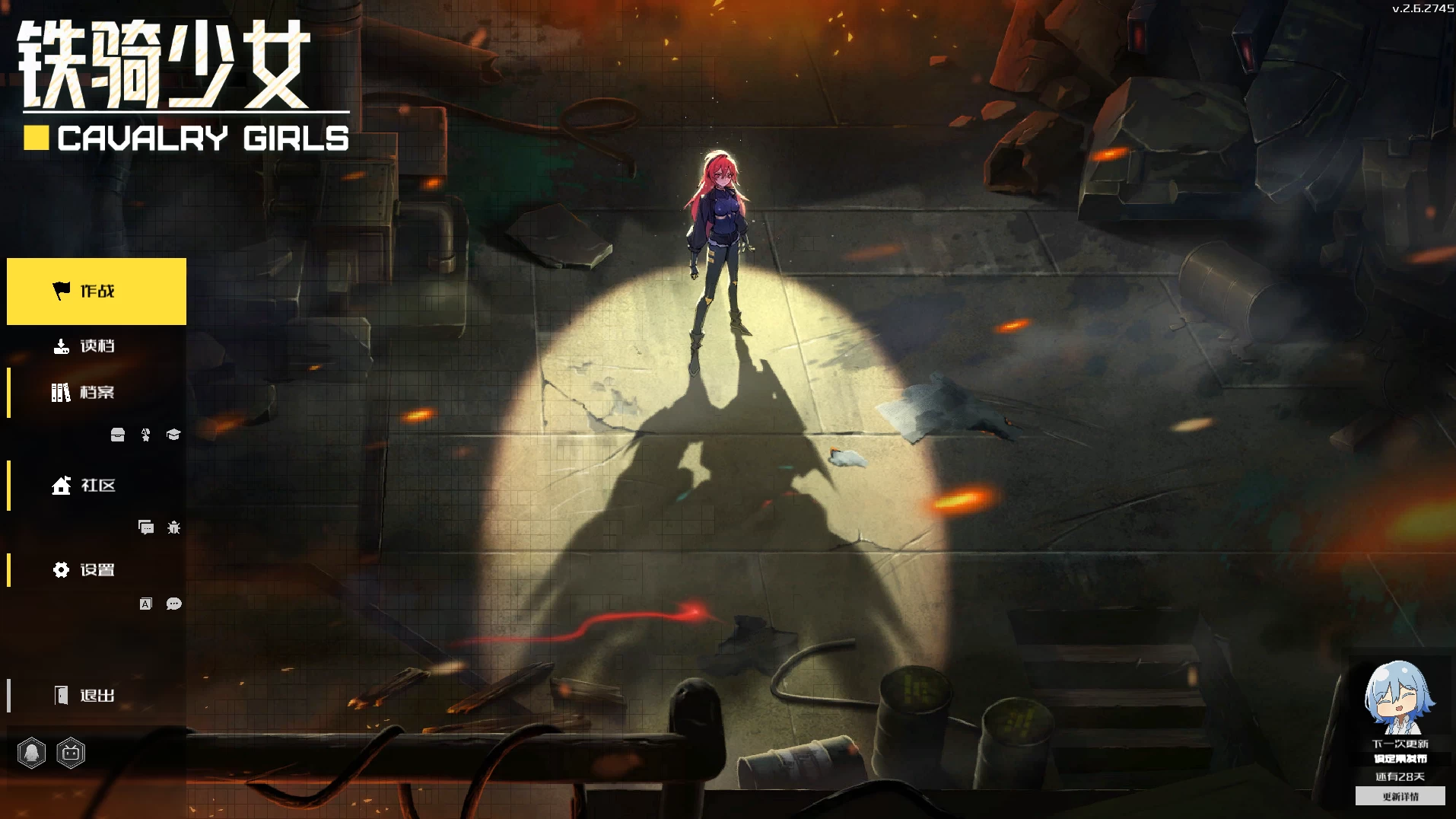This screenshot has width=1456, height=819.
Task: Click the speech bubble icon under 设置
Action: [x=173, y=604]
